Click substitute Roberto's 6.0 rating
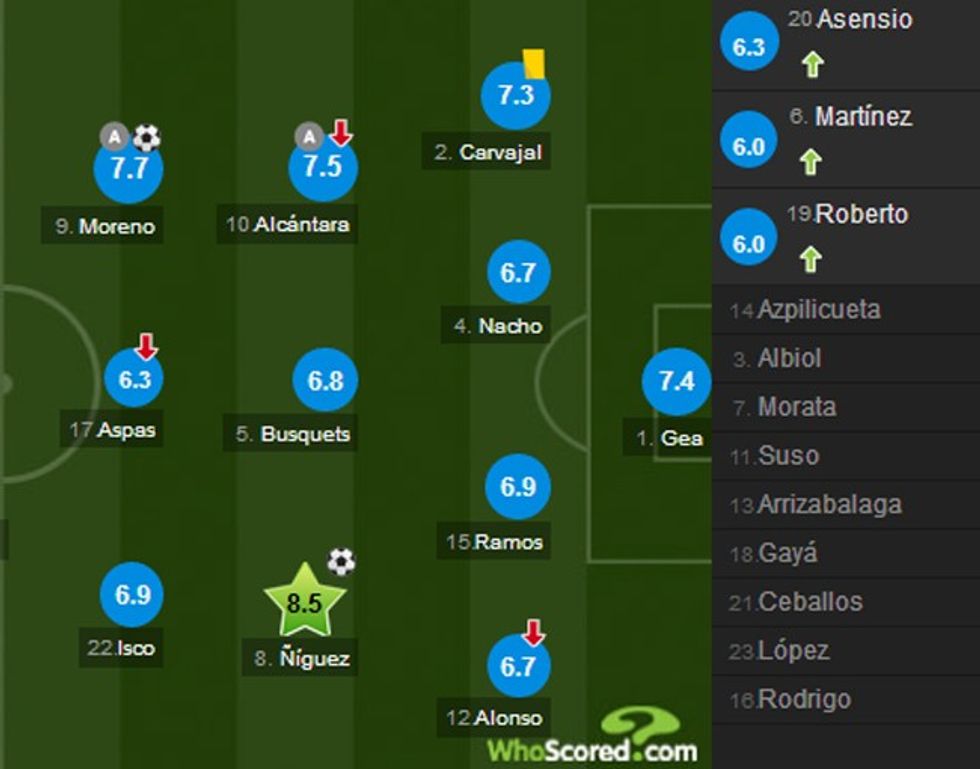The height and width of the screenshot is (769, 980). 749,244
